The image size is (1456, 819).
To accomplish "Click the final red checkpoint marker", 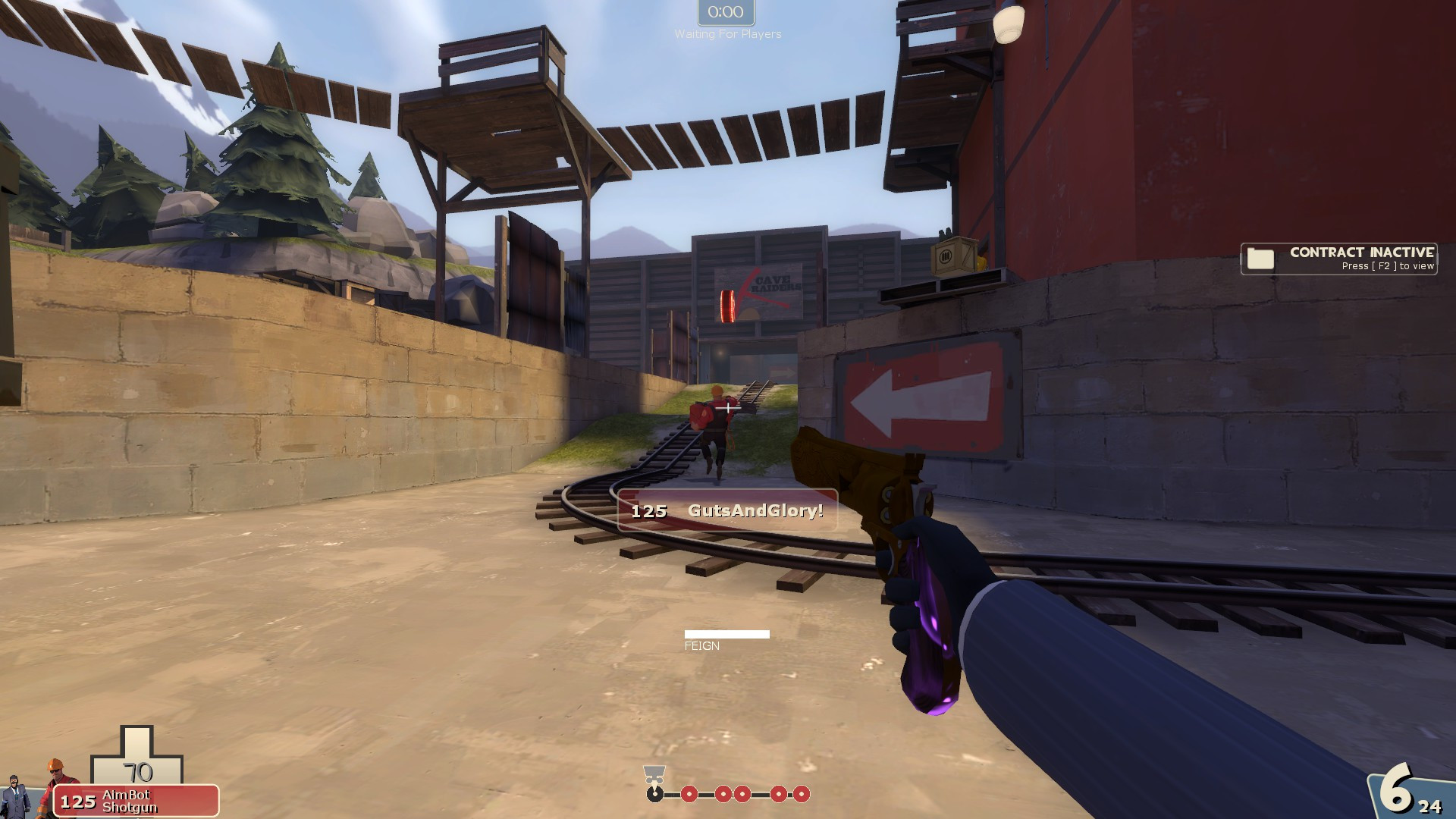I will [x=802, y=795].
